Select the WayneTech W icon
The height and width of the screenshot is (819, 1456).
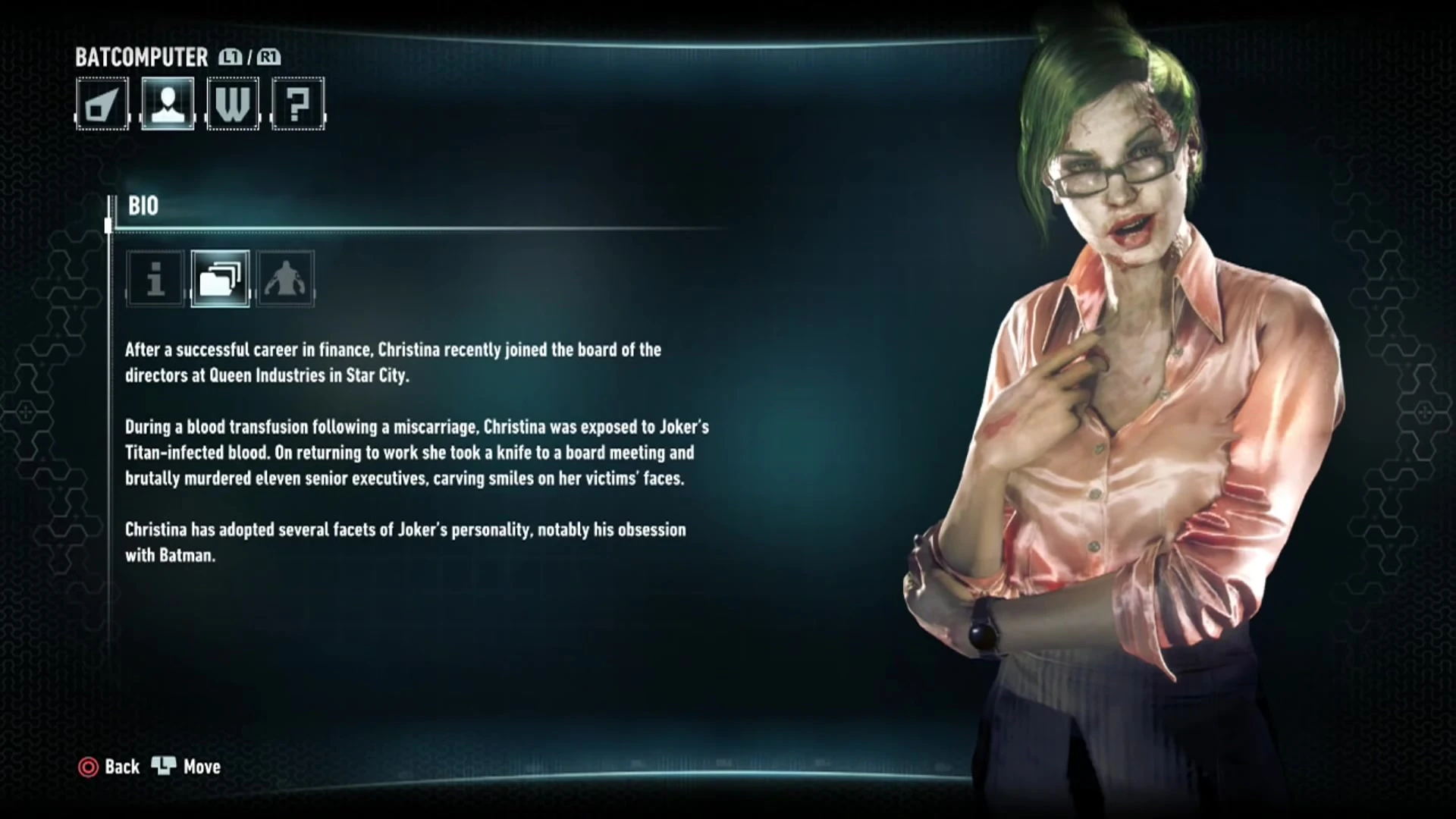233,105
